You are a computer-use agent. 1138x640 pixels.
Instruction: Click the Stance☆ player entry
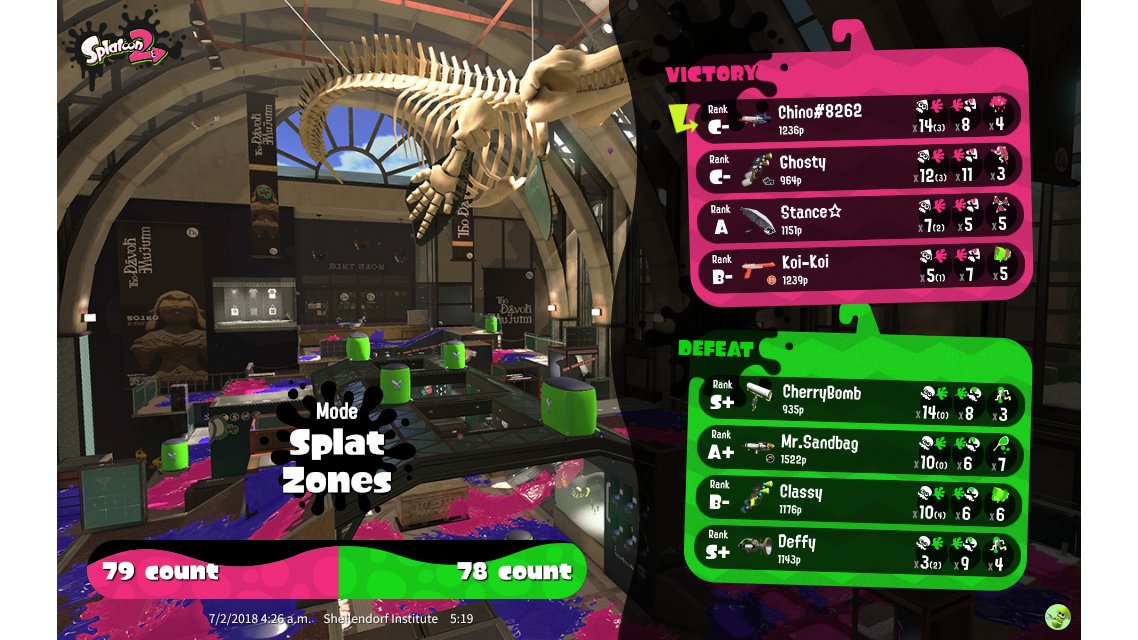tap(860, 219)
